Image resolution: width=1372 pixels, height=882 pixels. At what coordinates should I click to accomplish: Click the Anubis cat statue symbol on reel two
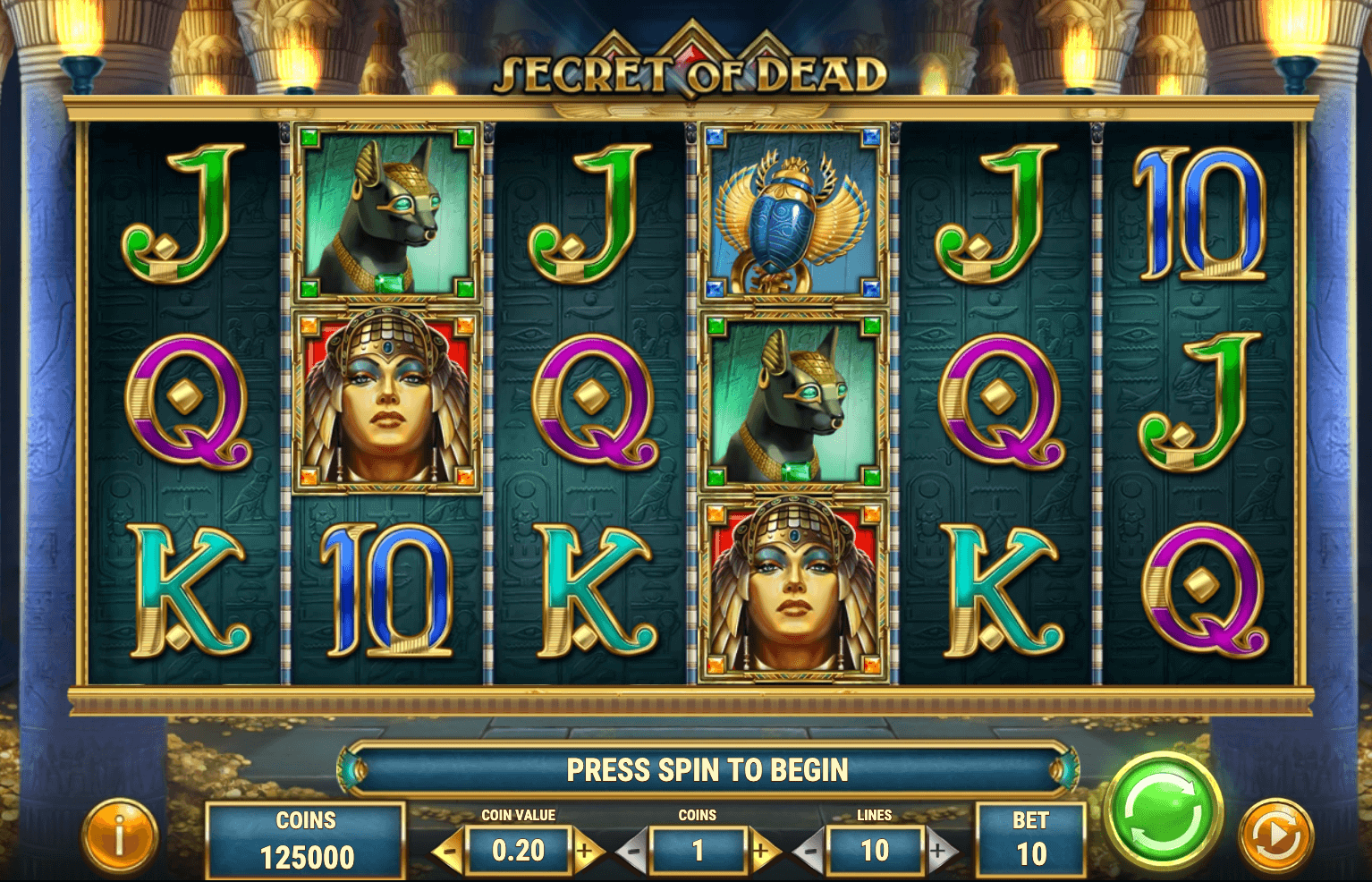[x=386, y=215]
